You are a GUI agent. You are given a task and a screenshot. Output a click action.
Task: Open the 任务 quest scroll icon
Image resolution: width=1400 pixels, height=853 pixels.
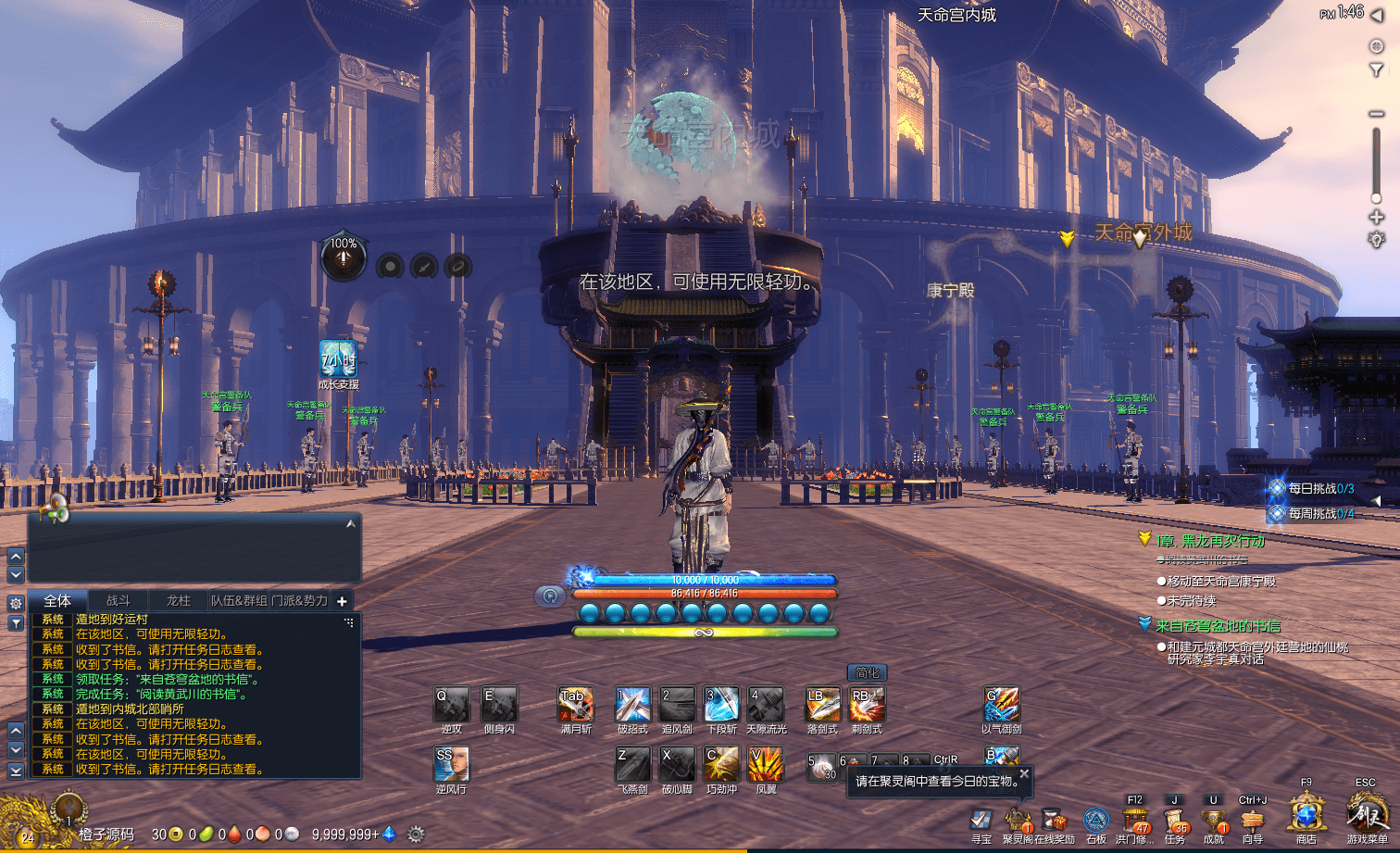pyautogui.click(x=1175, y=821)
